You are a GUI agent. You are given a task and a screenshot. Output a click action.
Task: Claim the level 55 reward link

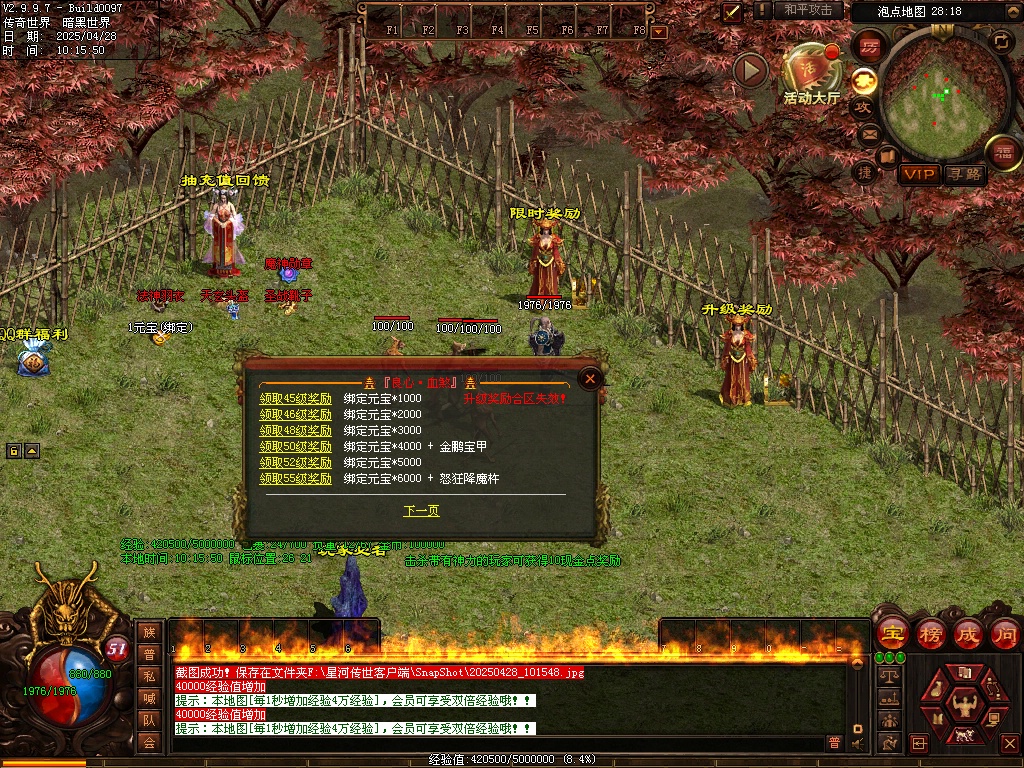pos(296,478)
